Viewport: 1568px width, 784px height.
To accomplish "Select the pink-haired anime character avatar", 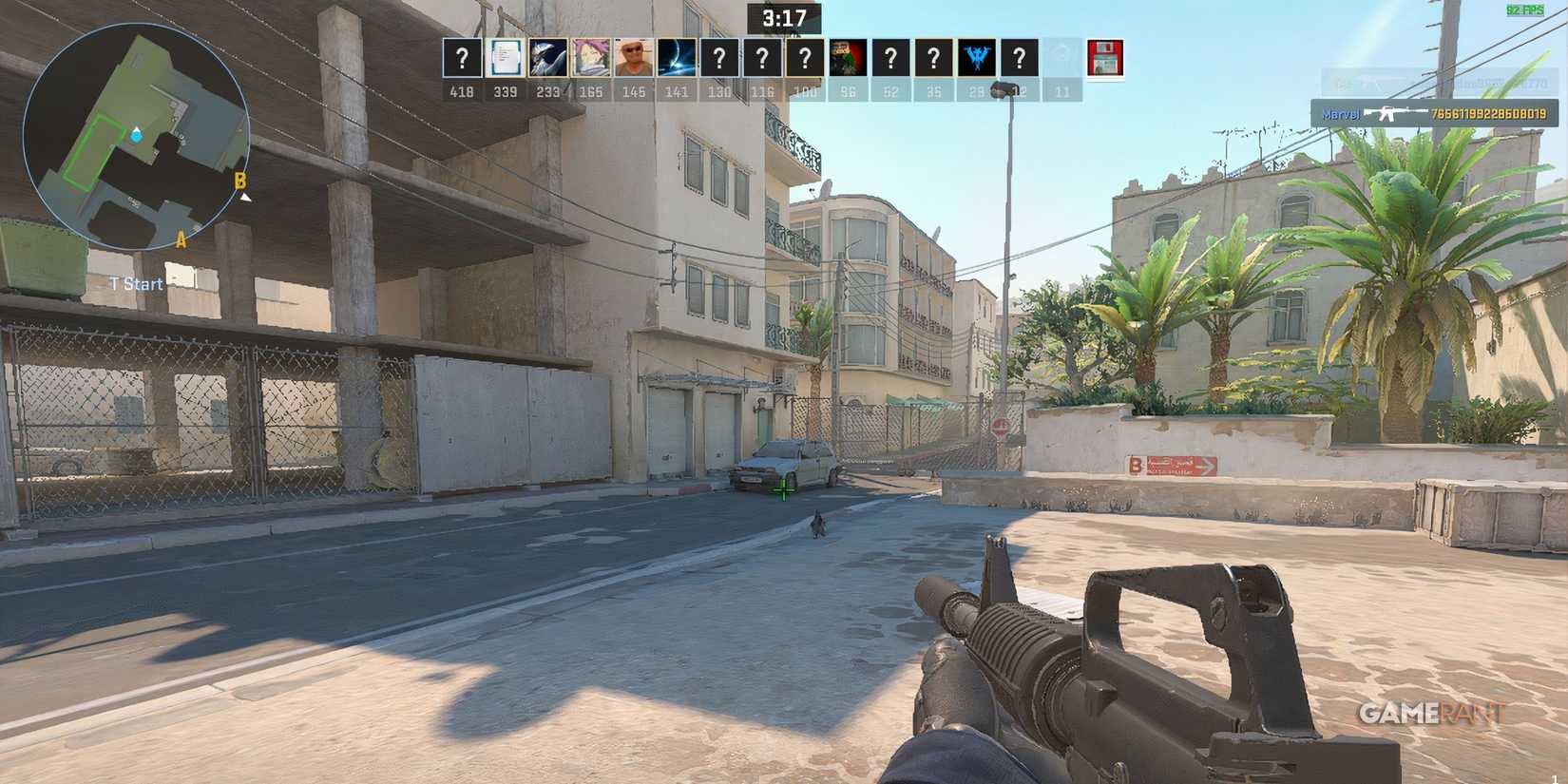I will 591,59.
